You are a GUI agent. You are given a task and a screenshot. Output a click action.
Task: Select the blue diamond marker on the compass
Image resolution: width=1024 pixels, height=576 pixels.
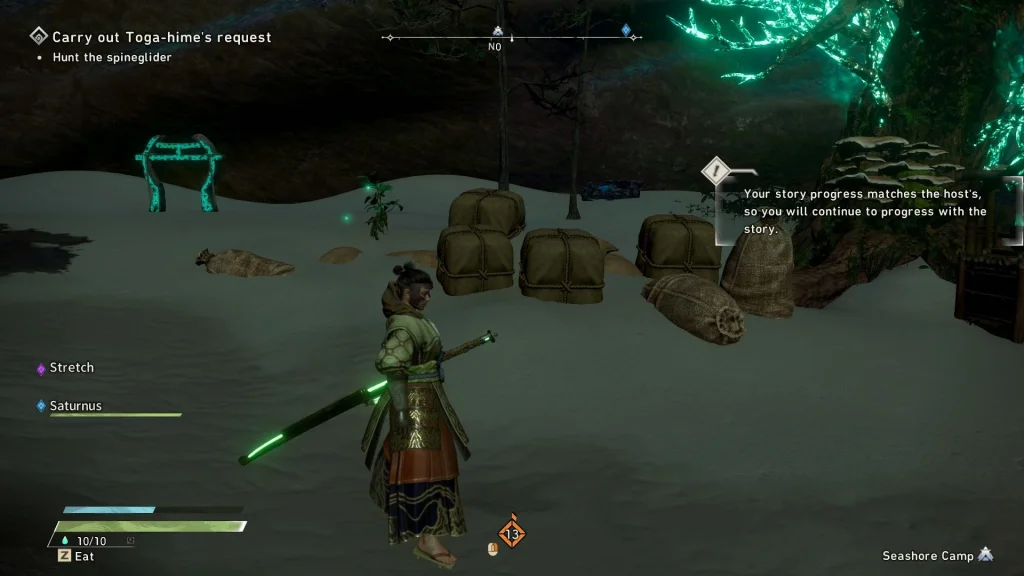click(627, 31)
